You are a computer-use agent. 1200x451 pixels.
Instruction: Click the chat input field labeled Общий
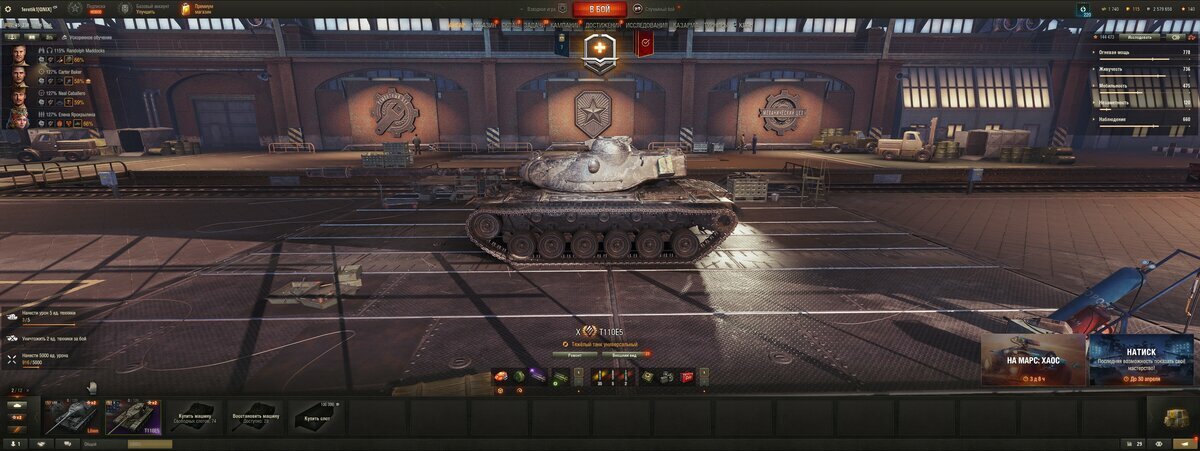click(110, 443)
